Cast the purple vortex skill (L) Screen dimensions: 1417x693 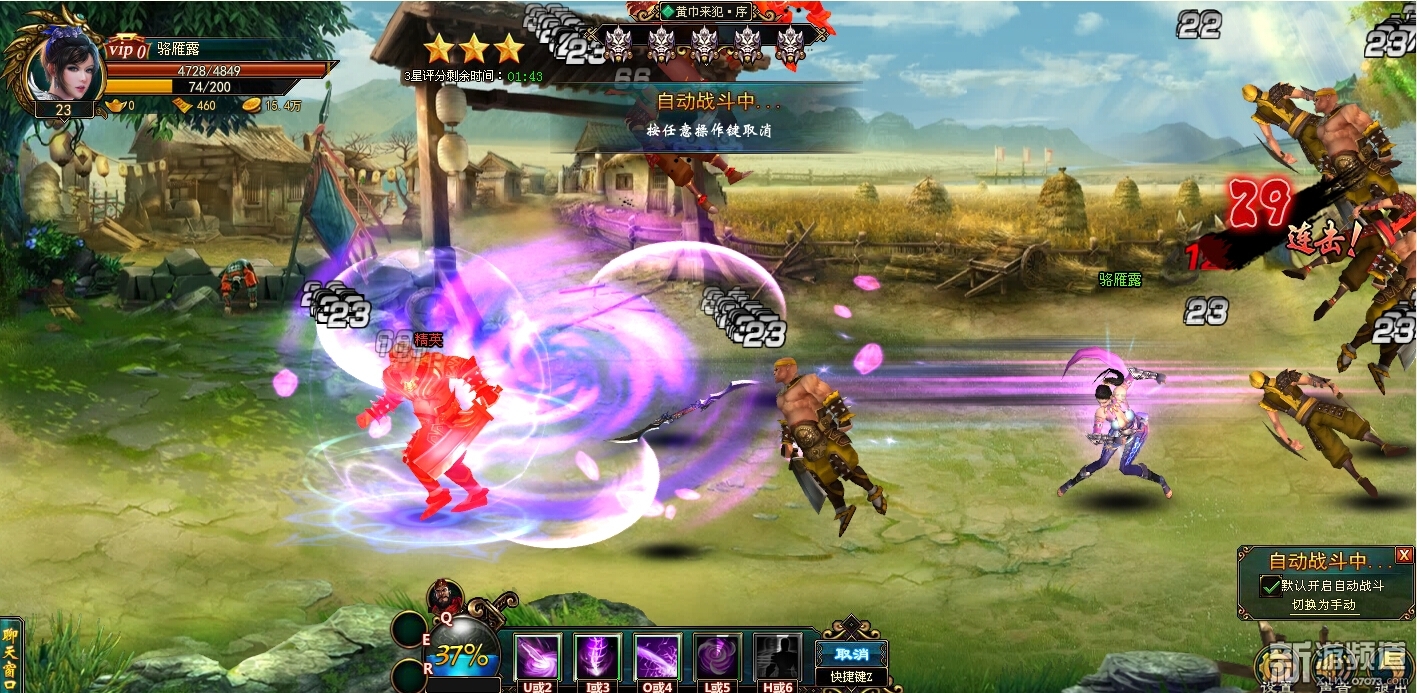click(717, 657)
